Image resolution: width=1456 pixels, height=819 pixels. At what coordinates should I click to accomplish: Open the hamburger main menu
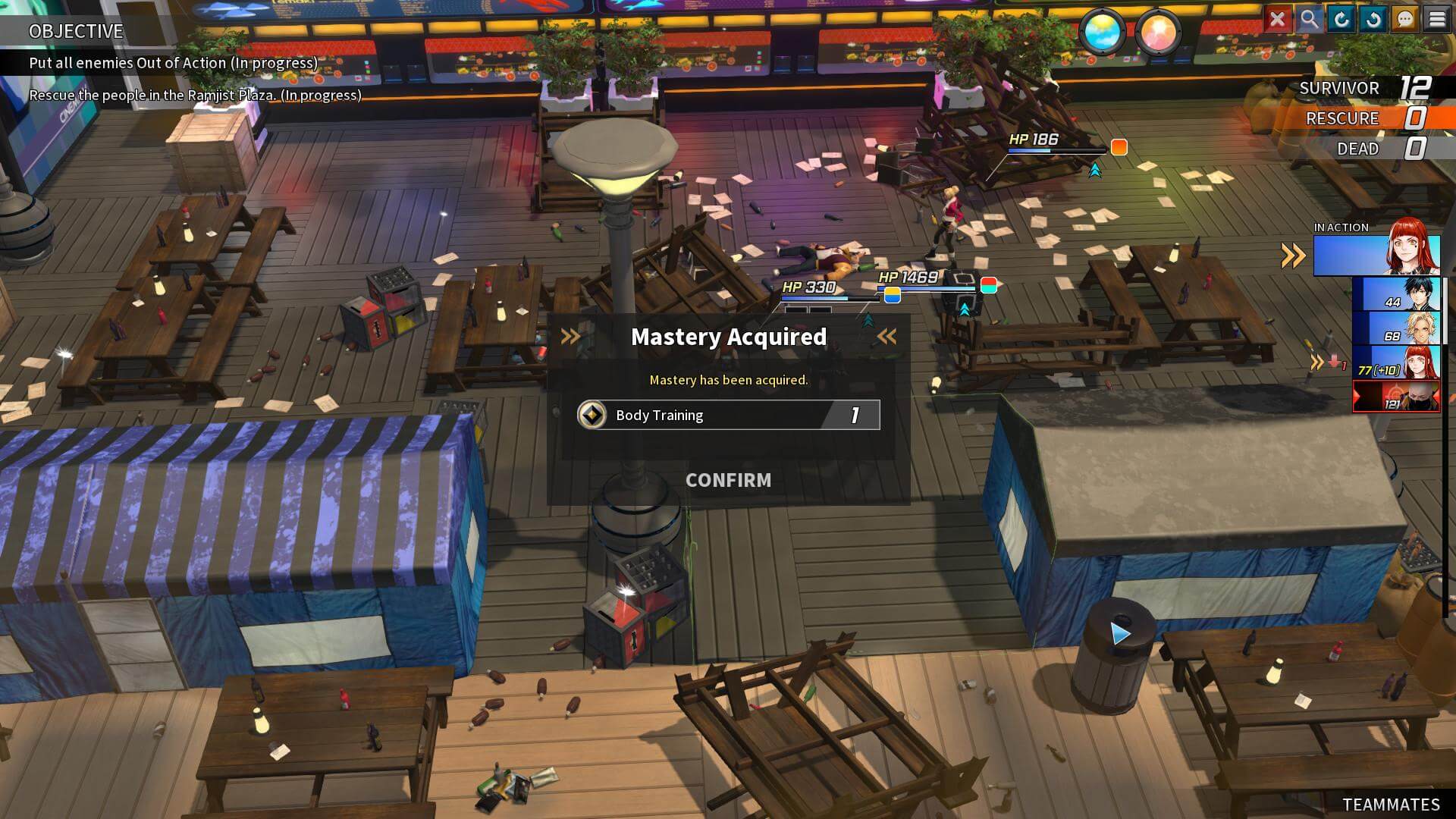(x=1437, y=19)
